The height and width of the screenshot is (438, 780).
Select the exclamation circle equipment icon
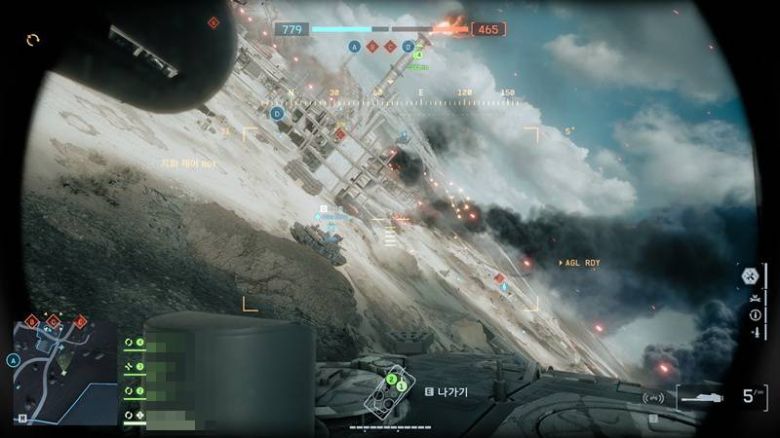click(756, 315)
